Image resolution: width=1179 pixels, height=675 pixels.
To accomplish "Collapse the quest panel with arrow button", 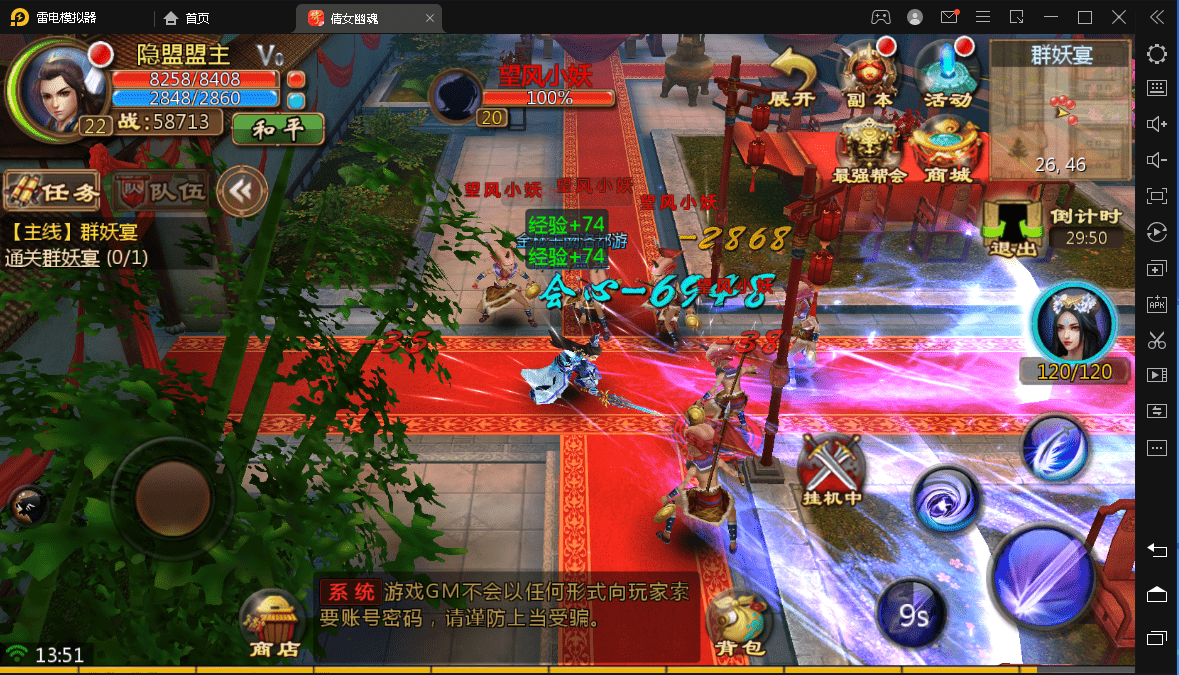I will (242, 189).
